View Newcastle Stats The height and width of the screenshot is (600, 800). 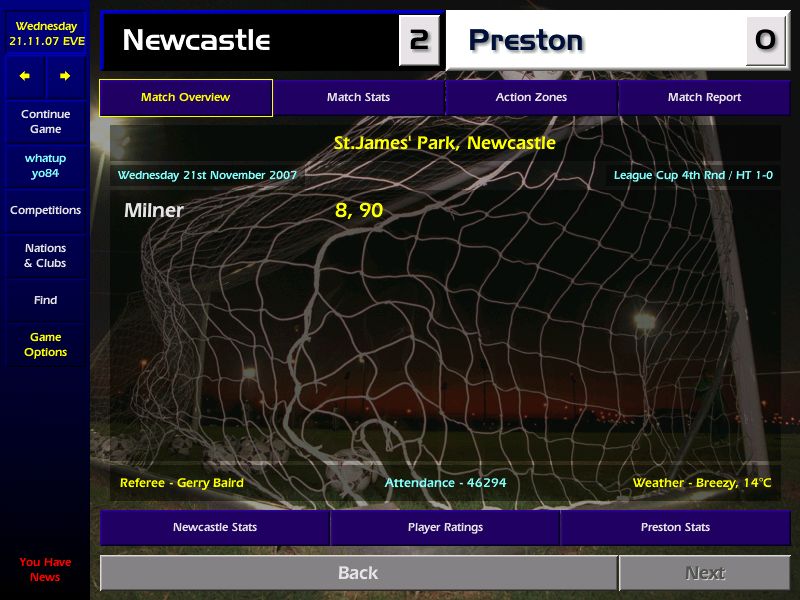click(215, 527)
